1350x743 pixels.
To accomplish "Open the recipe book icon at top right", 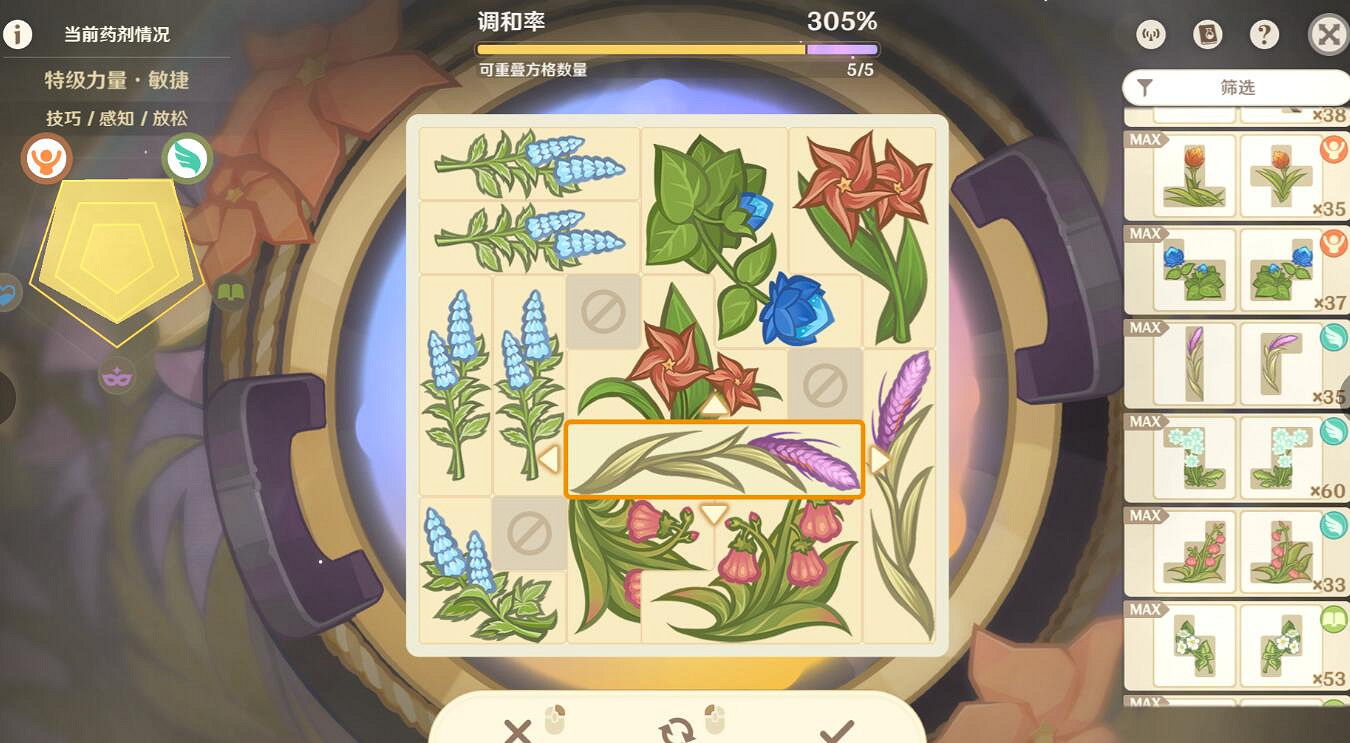I will (x=1207, y=34).
